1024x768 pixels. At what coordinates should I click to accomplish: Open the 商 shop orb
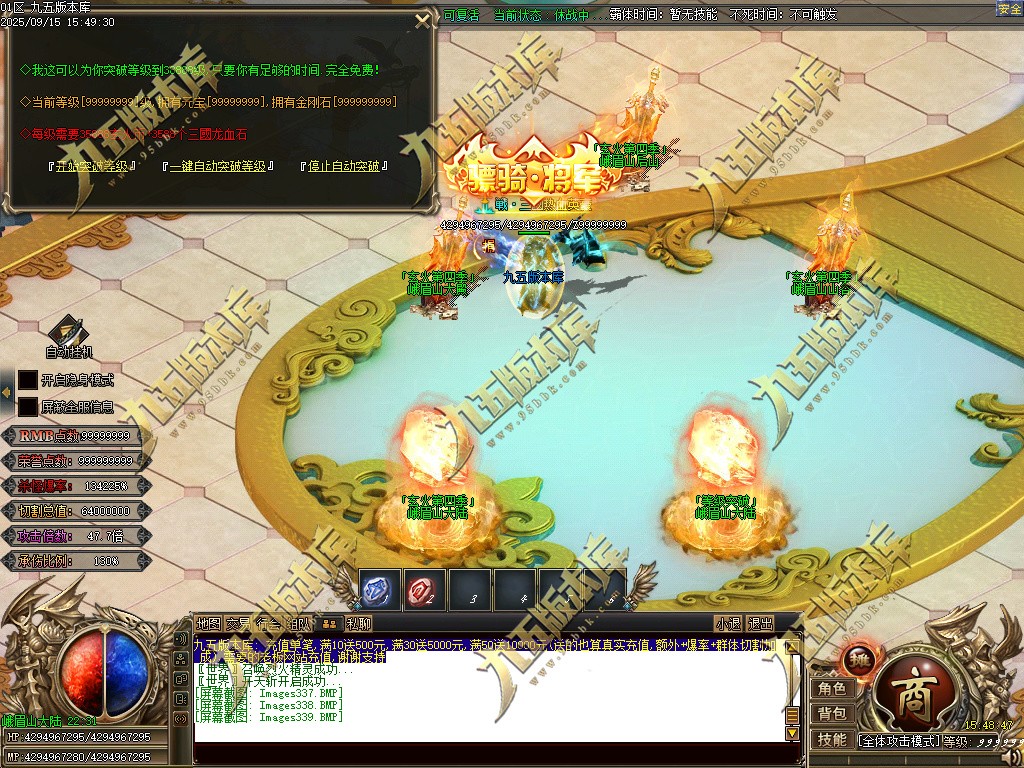point(912,694)
